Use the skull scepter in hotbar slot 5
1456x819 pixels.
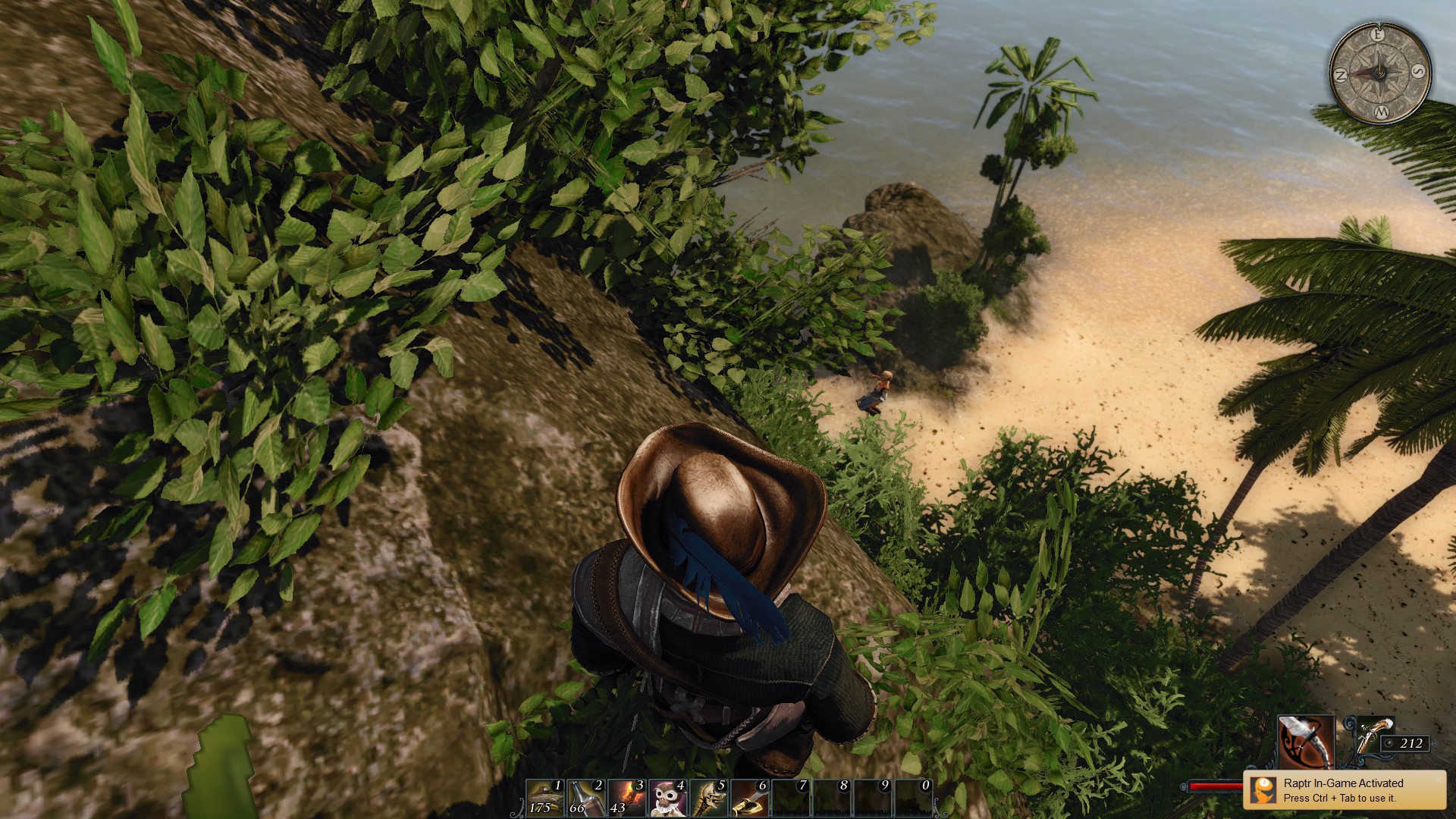pos(710,798)
